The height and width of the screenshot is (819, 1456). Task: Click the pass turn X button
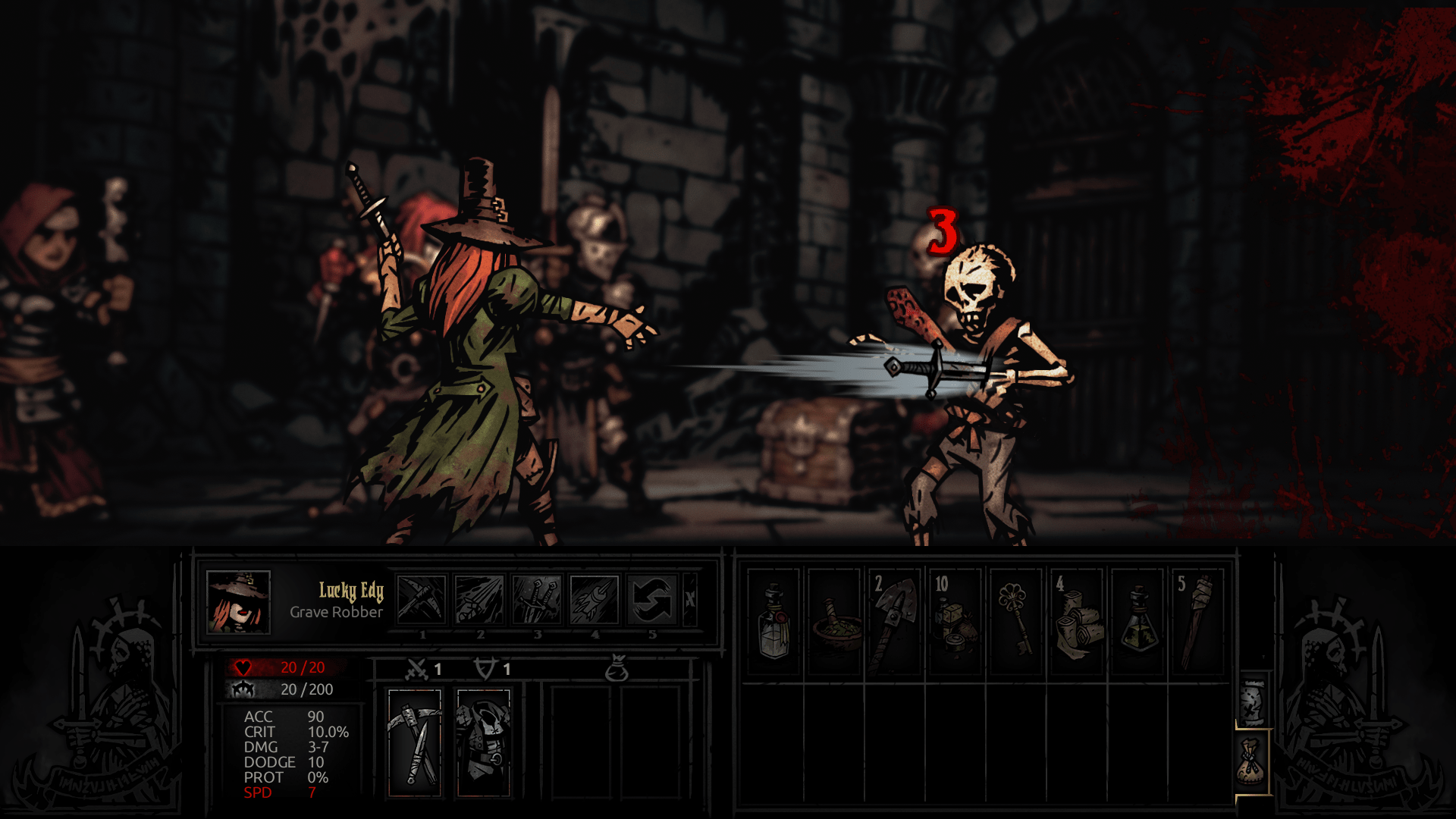click(x=690, y=599)
